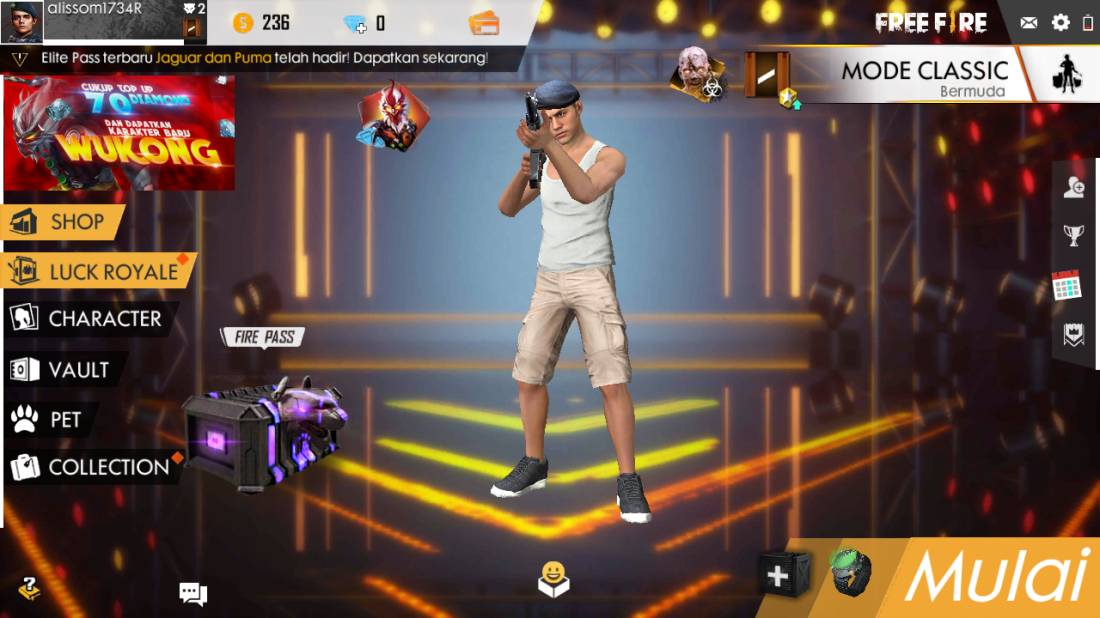
Task: Open the CHARACTER menu
Action: click(x=88, y=319)
